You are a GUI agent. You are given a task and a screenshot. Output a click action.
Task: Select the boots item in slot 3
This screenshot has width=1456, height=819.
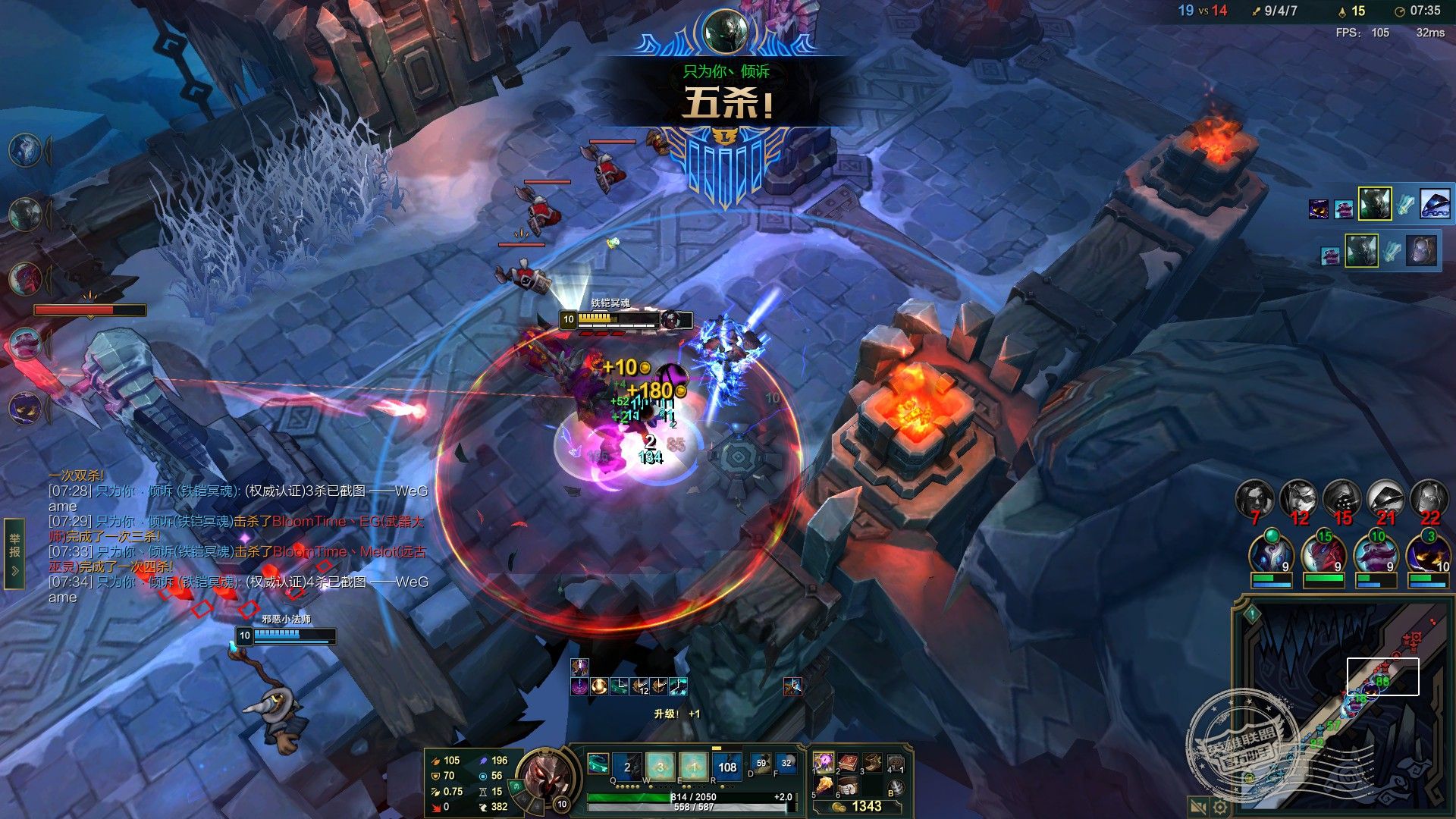(872, 761)
